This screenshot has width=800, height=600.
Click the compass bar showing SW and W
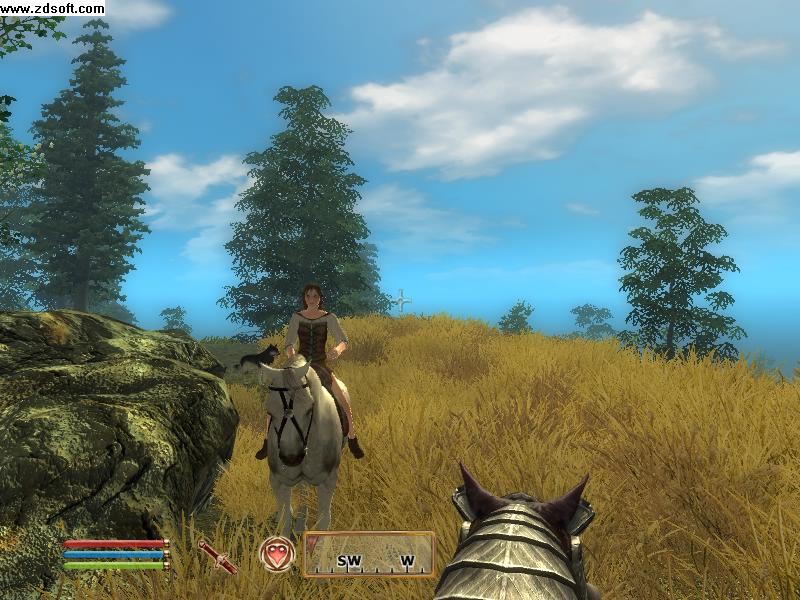coord(369,554)
